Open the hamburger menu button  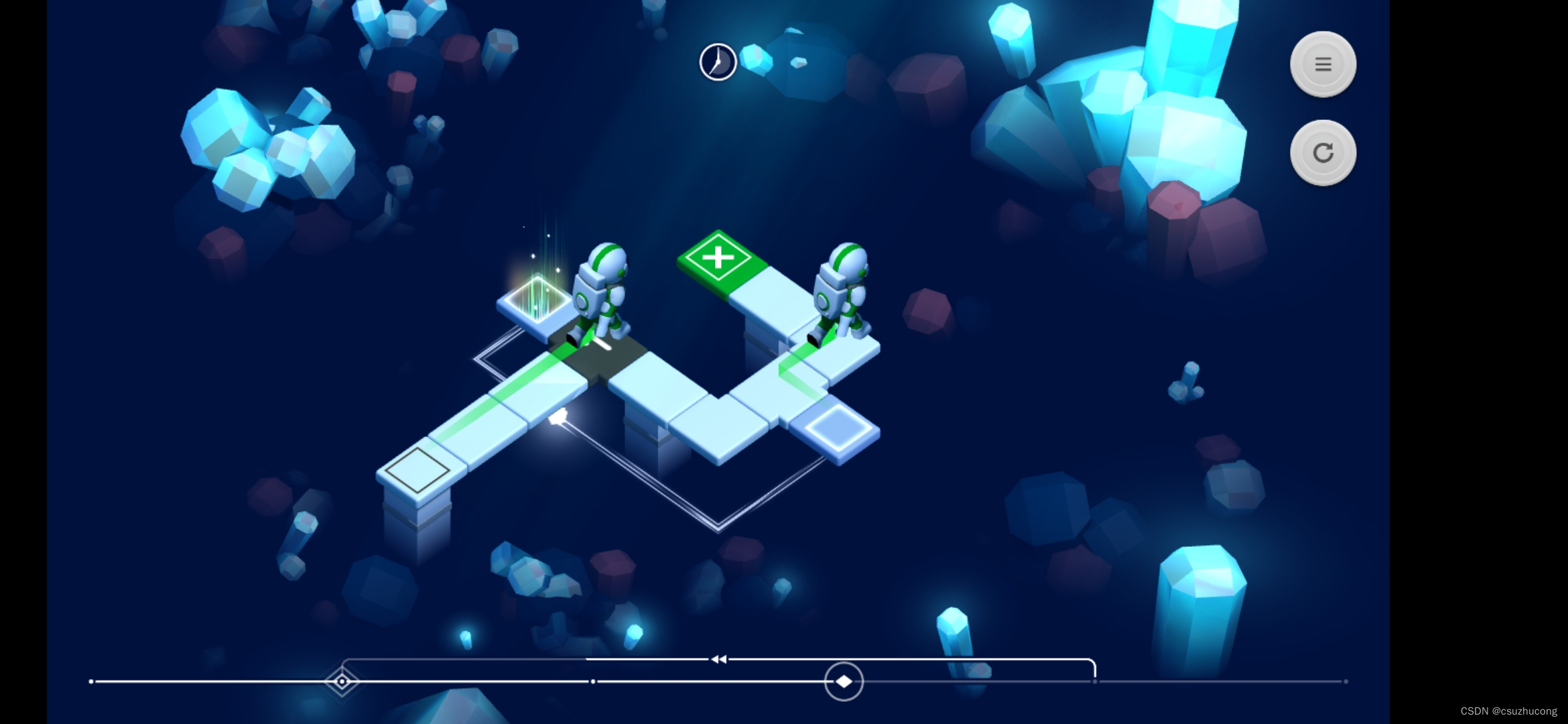click(x=1323, y=64)
